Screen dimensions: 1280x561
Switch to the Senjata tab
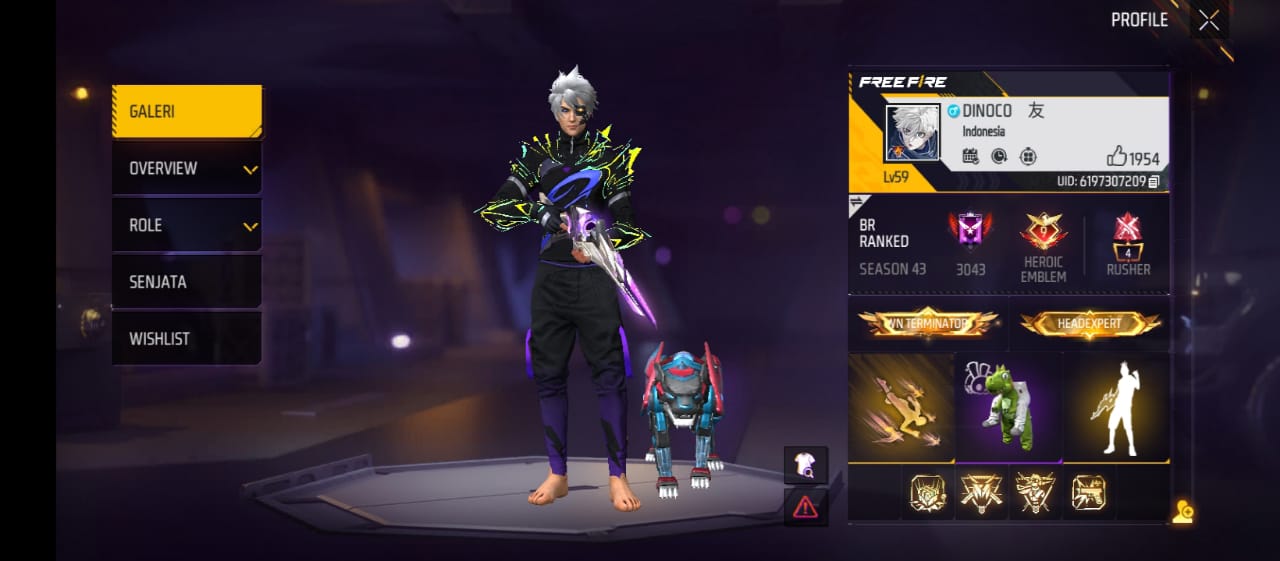tap(187, 283)
